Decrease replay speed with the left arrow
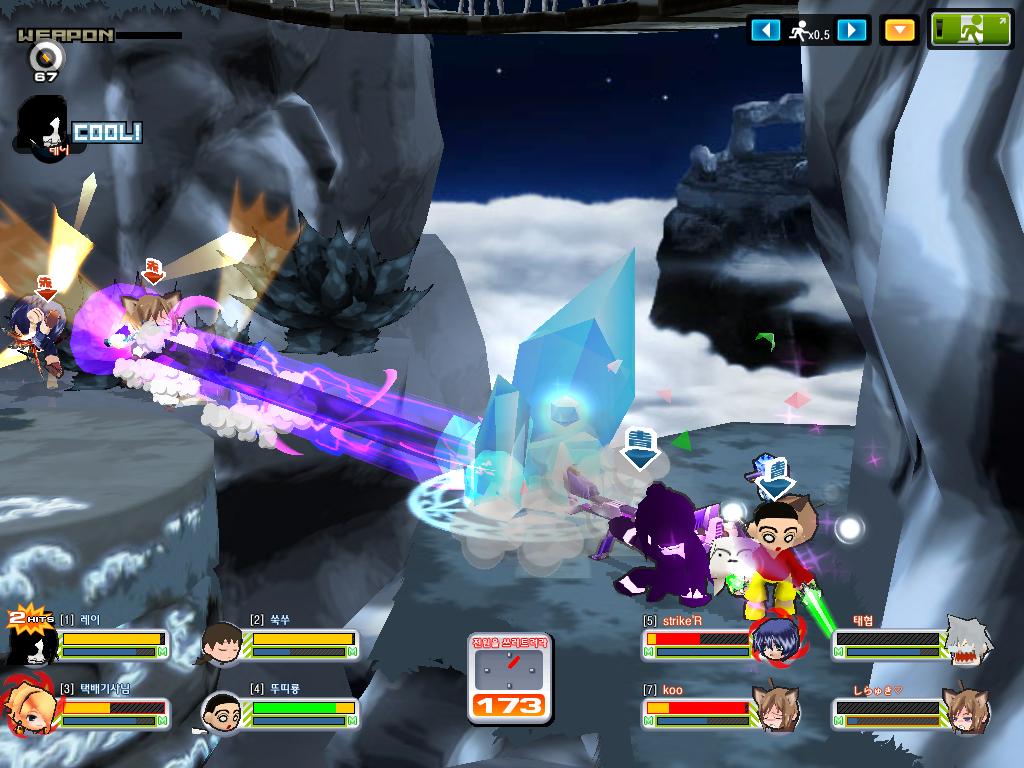The image size is (1024, 768). click(x=766, y=30)
